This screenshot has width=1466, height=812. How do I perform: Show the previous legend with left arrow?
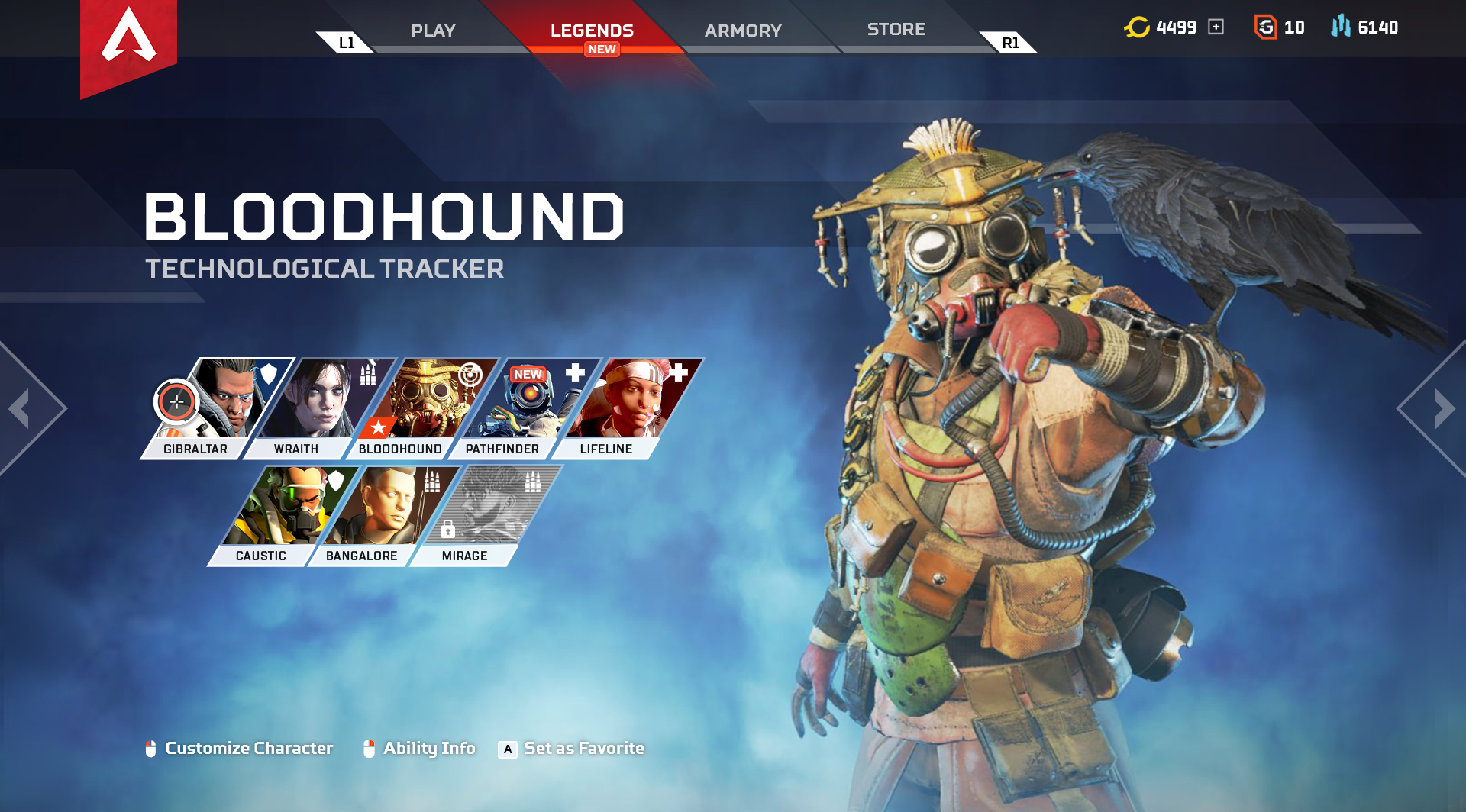click(x=21, y=408)
